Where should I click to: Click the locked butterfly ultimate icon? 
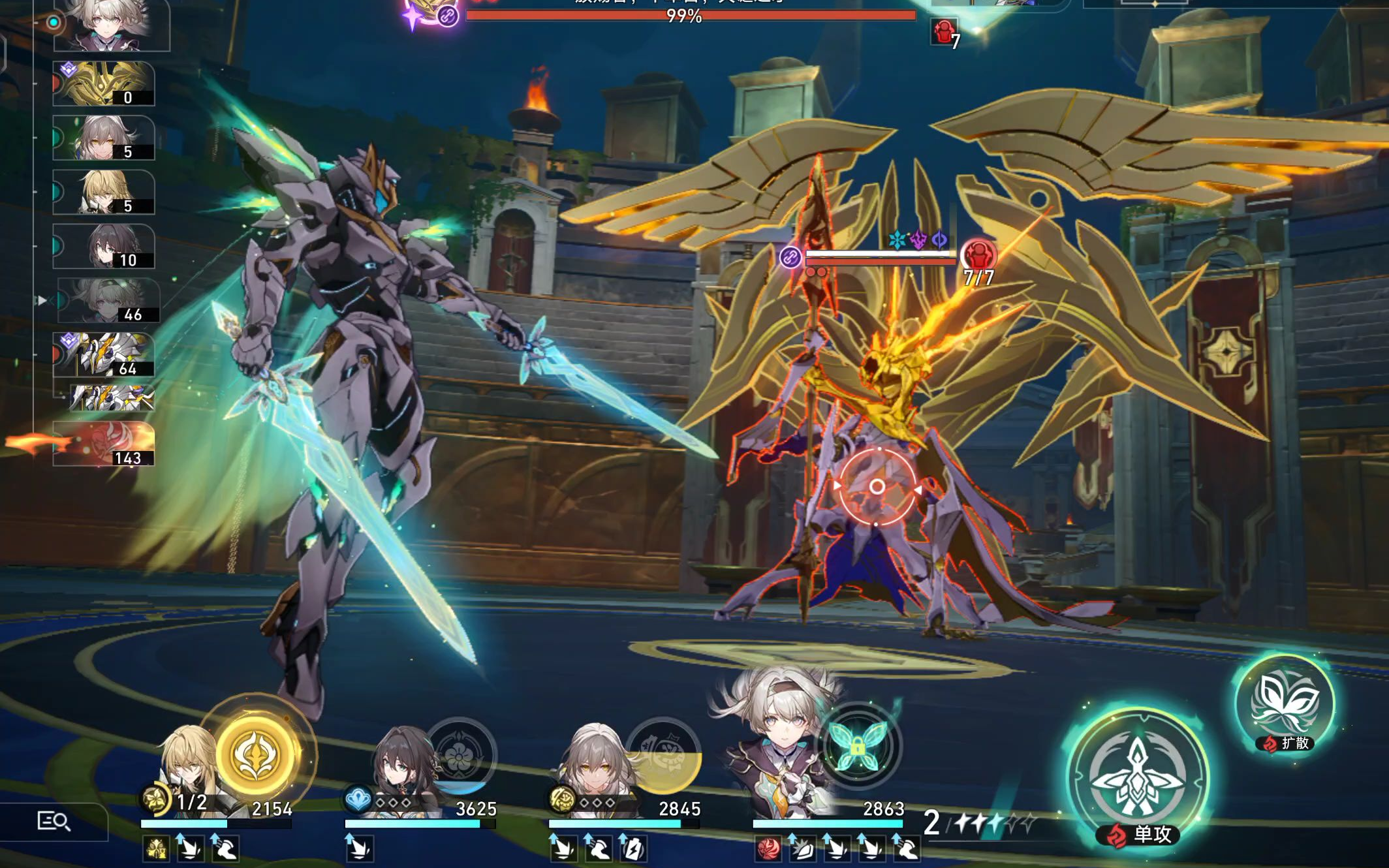857,746
